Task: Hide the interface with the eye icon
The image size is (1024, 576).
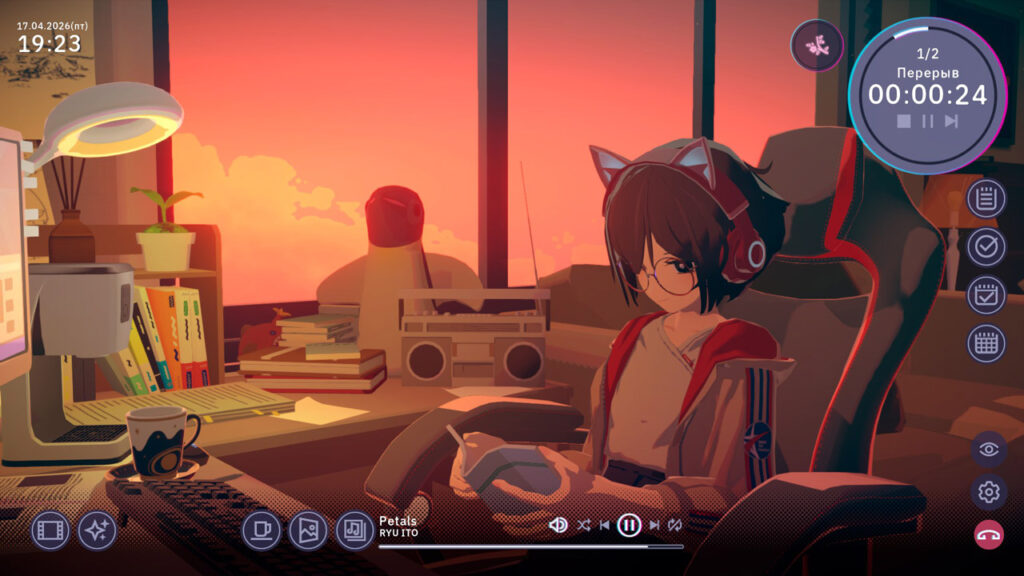Action: tap(989, 449)
